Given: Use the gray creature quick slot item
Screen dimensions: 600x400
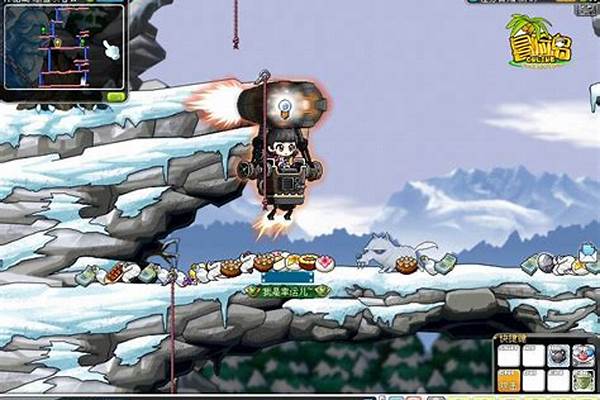Looking at the screenshot, I should point(558,356).
